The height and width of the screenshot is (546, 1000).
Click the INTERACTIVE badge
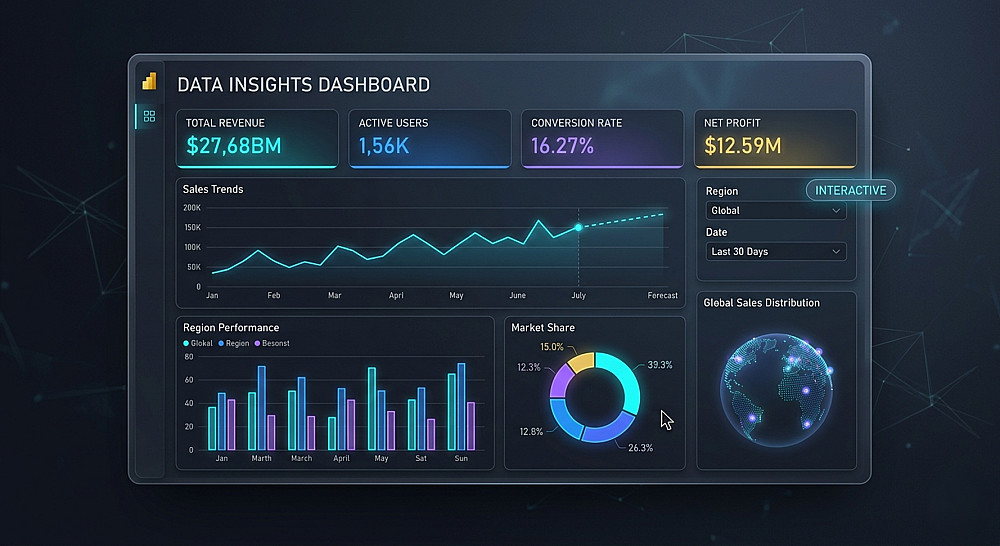point(850,190)
